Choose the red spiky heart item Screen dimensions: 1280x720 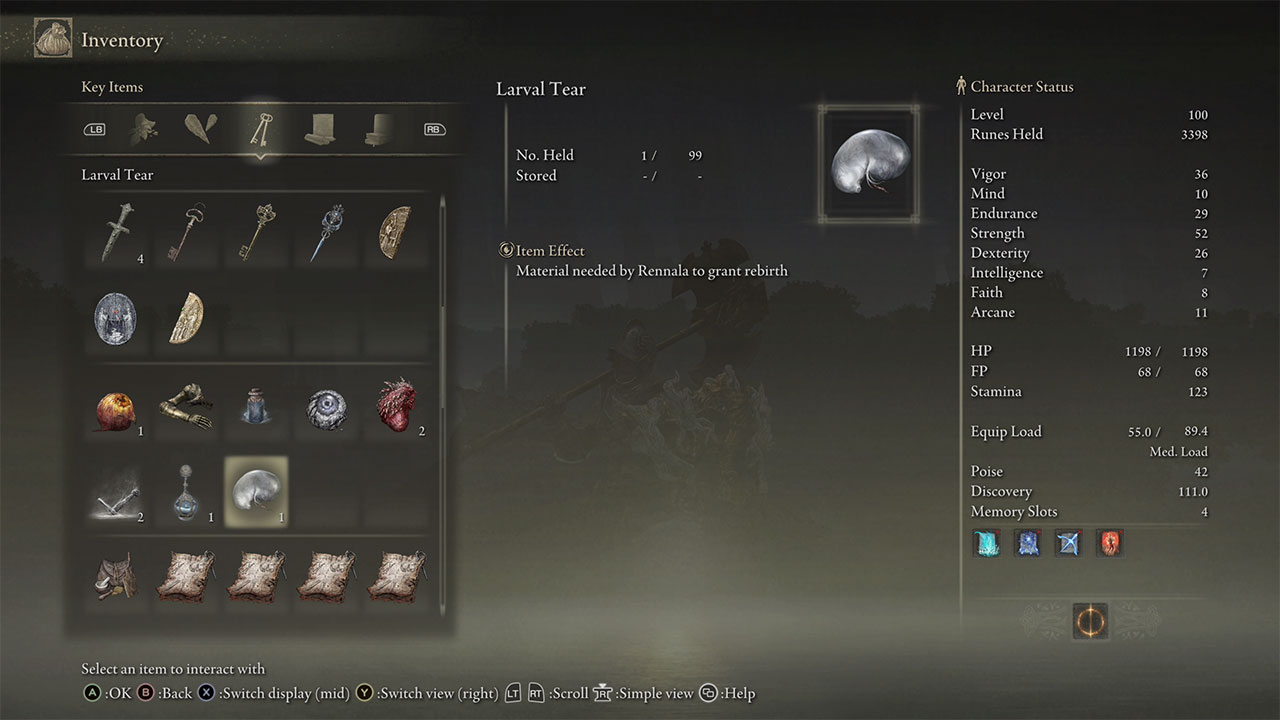398,407
